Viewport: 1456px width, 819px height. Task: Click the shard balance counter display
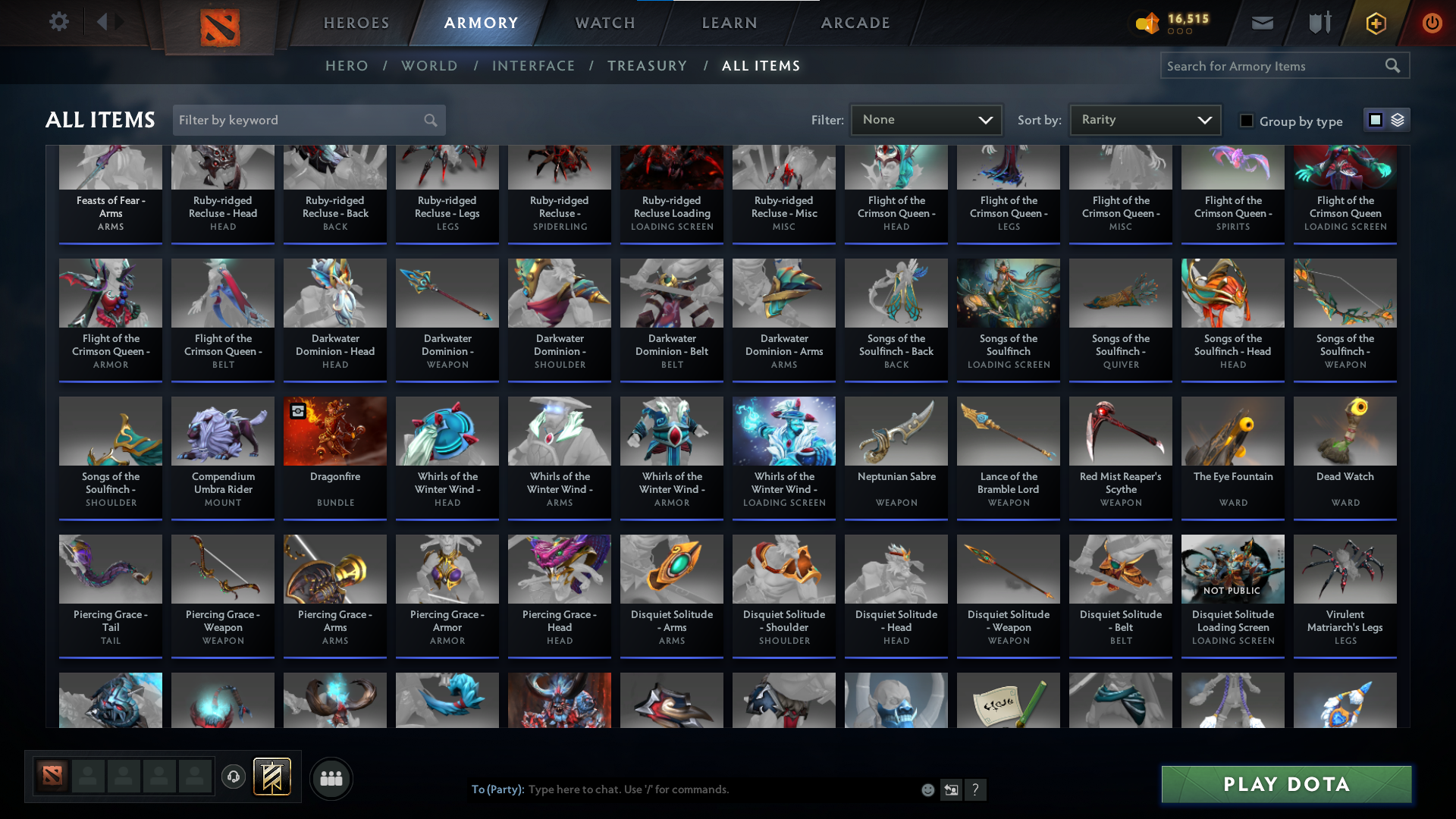click(1172, 22)
